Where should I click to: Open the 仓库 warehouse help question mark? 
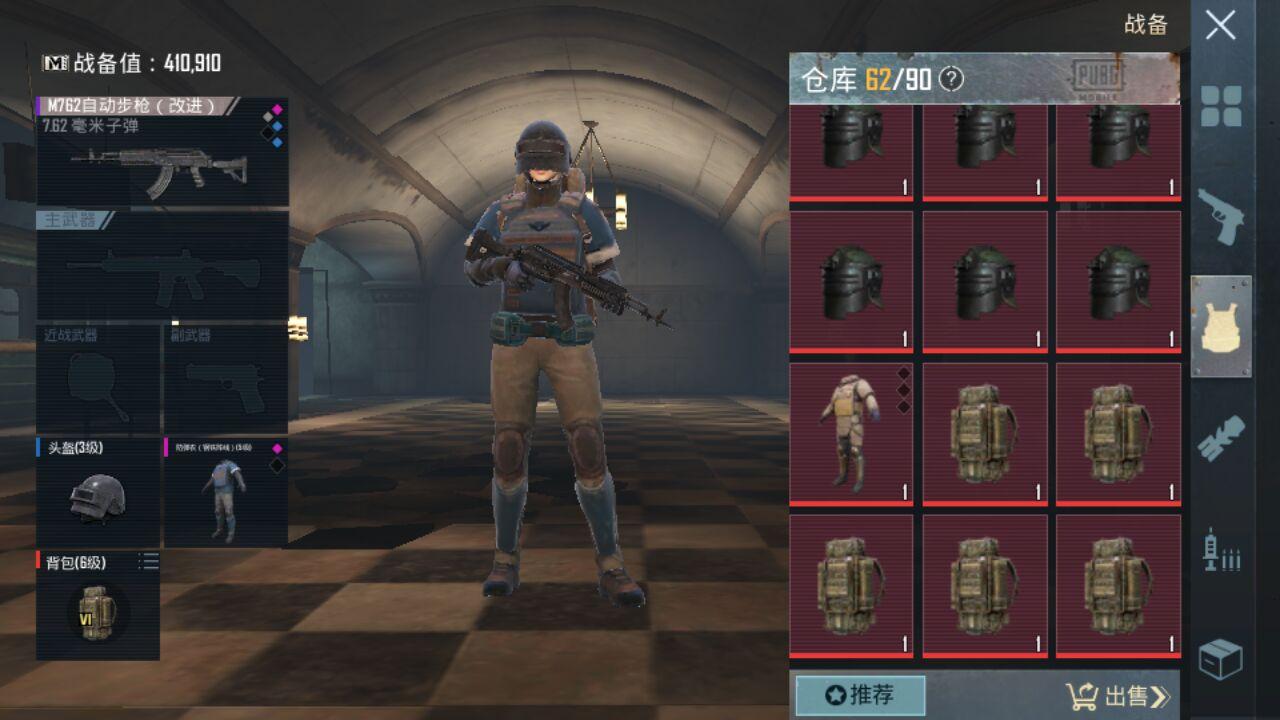click(x=951, y=79)
